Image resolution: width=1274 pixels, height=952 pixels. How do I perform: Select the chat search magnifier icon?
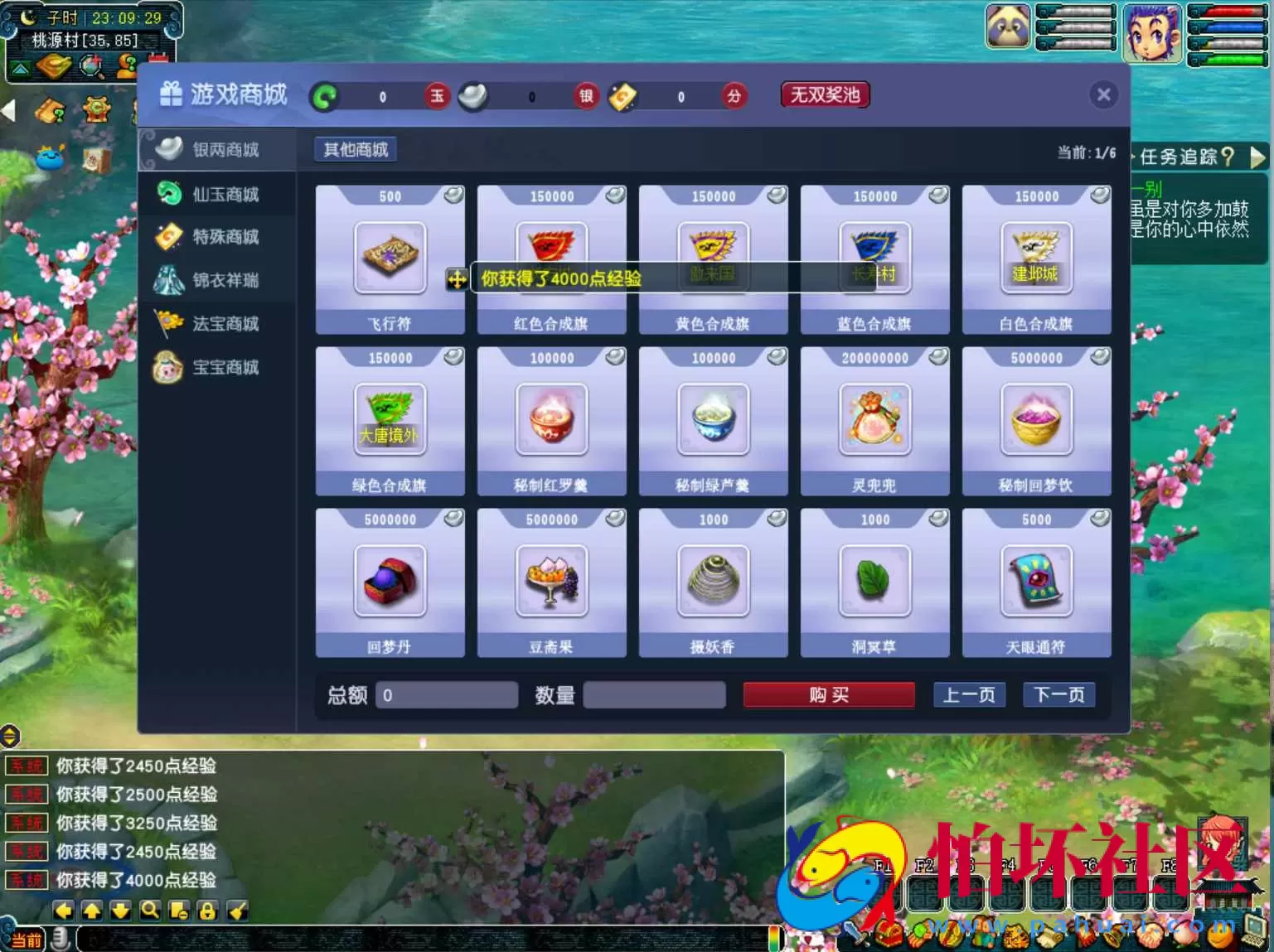[x=150, y=910]
